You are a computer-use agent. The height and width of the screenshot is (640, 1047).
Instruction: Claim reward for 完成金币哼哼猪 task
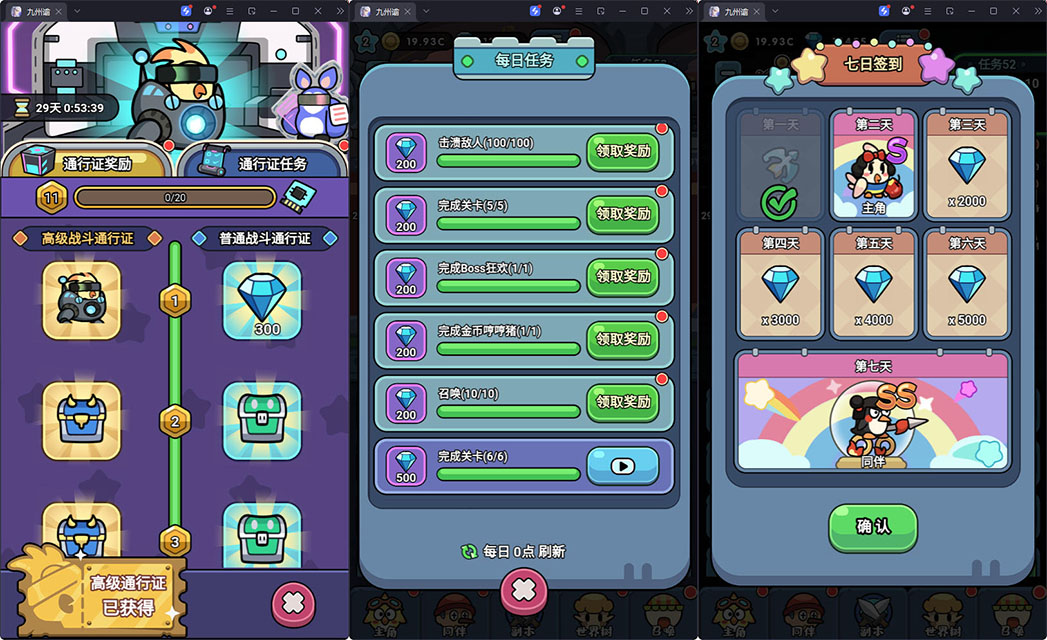point(622,339)
